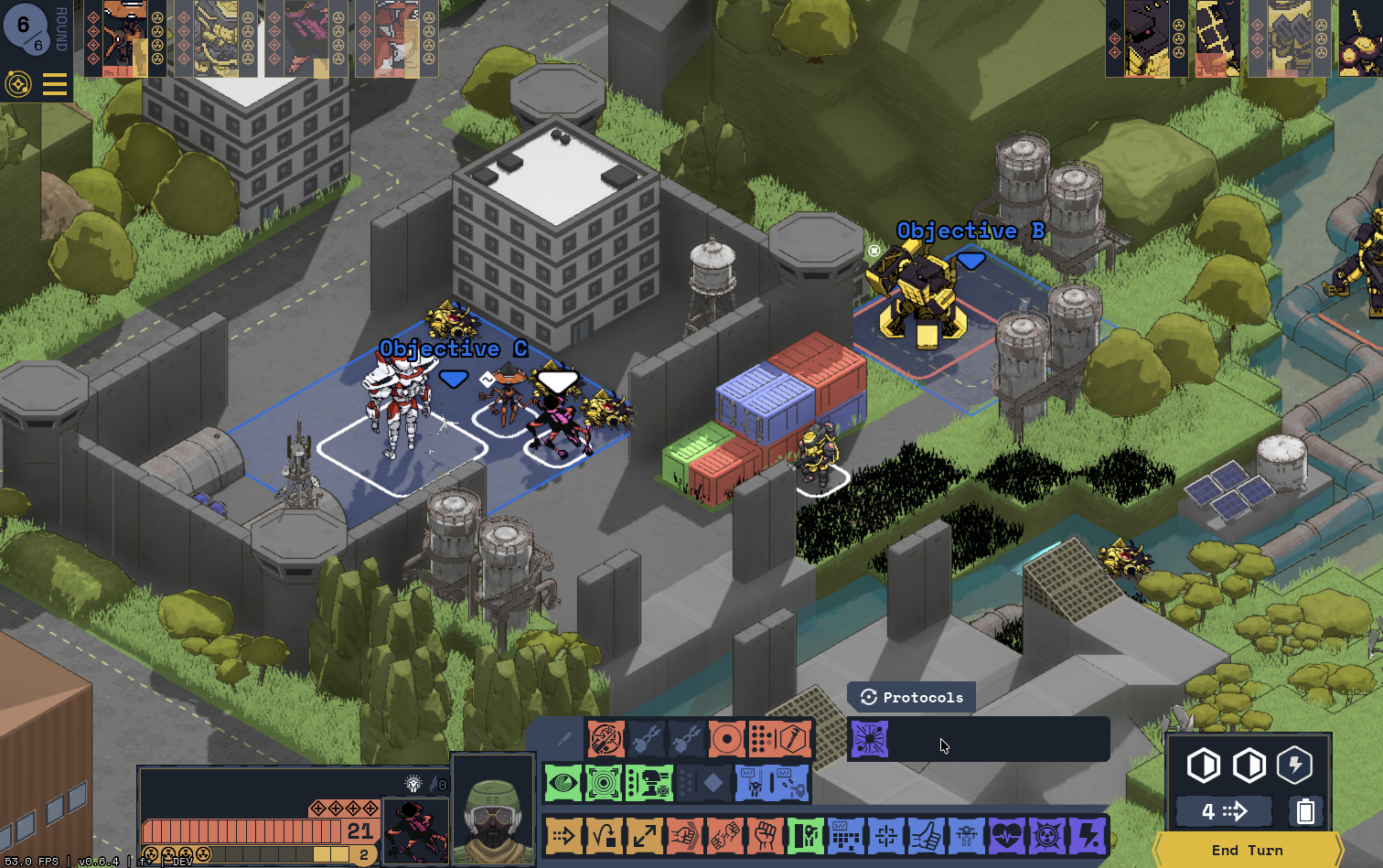This screenshot has height=868, width=1383.
Task: Choose the orange bullseye weapon
Action: click(x=727, y=738)
